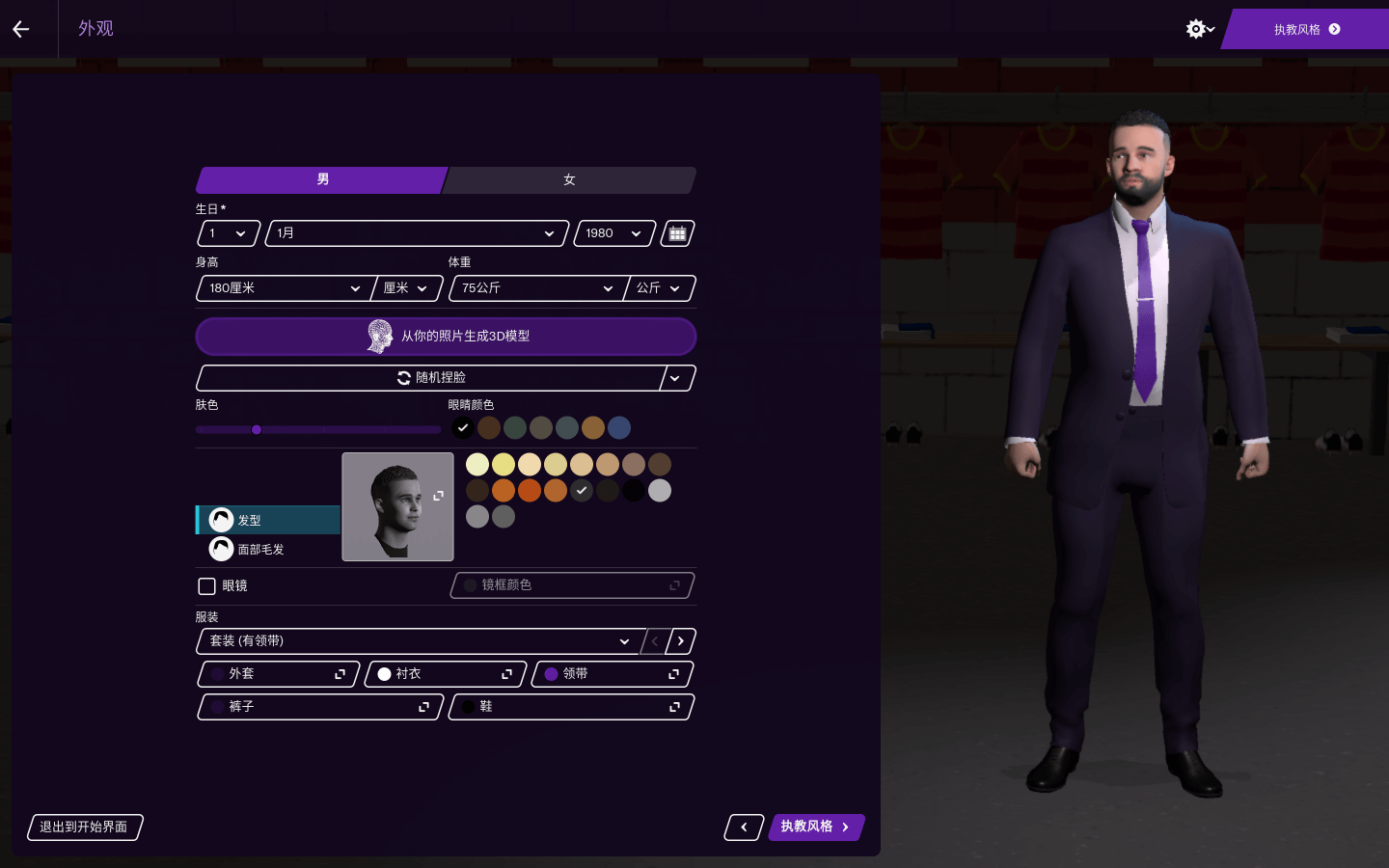Click 随机捏脸 to randomize the face
Viewport: 1389px width, 868px height.
point(430,378)
